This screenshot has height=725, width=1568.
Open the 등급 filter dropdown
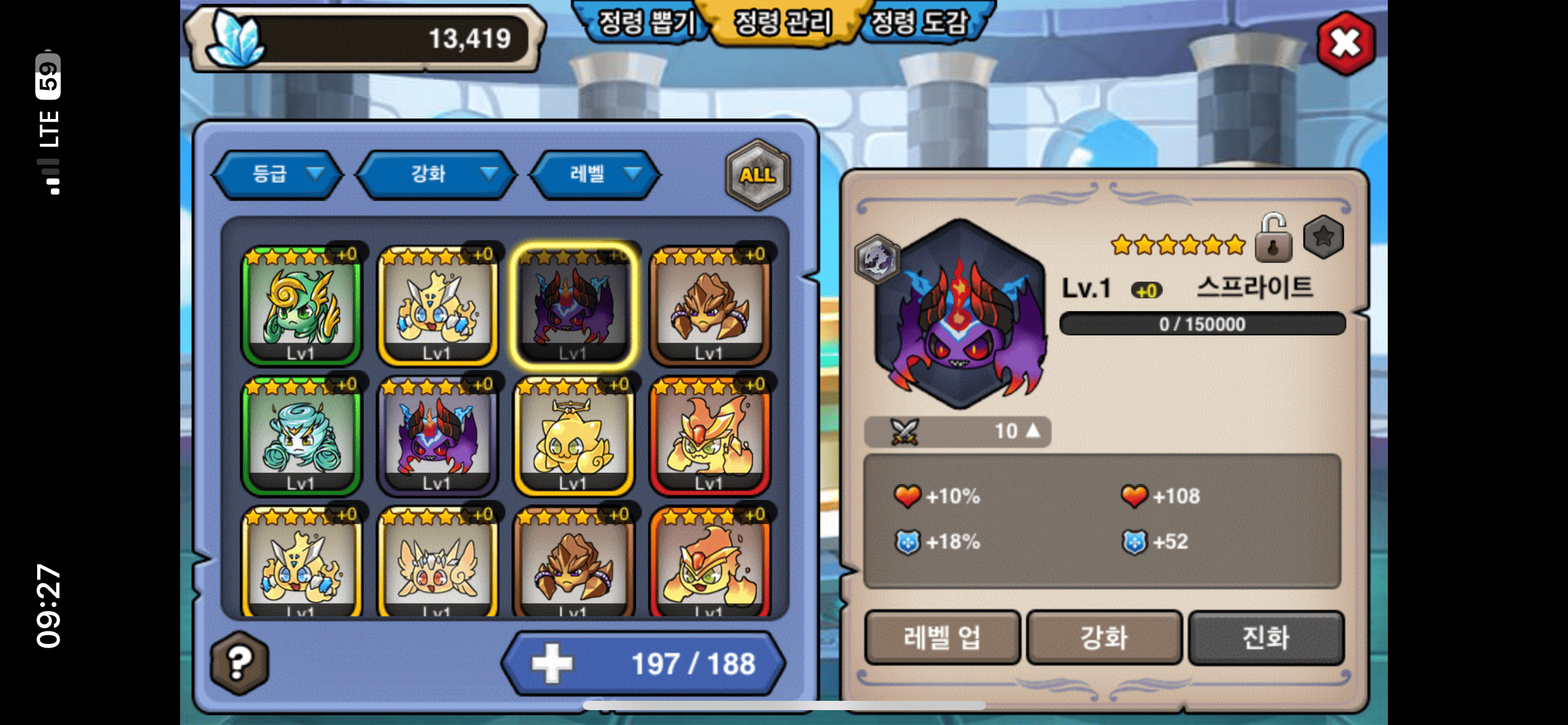pos(278,174)
